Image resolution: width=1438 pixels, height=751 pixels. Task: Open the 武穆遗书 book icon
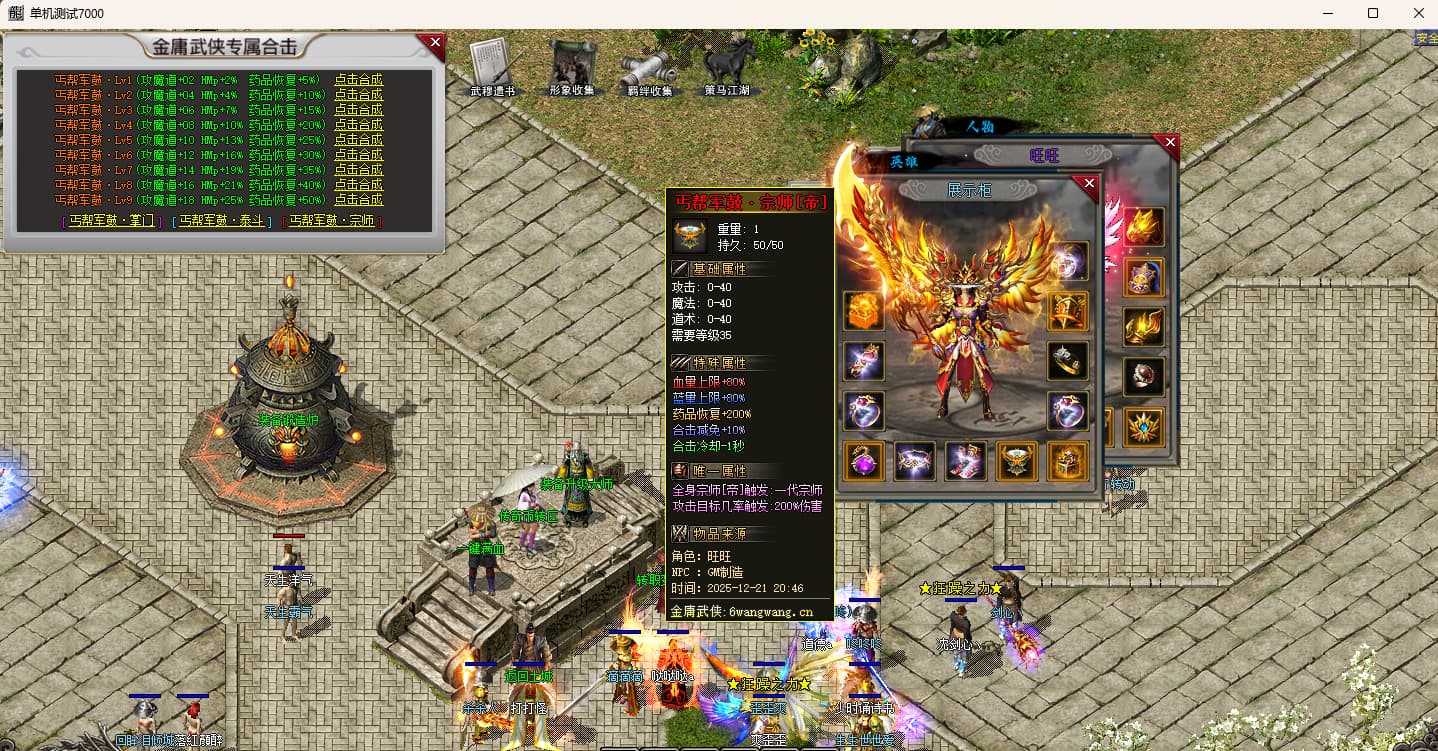(492, 68)
